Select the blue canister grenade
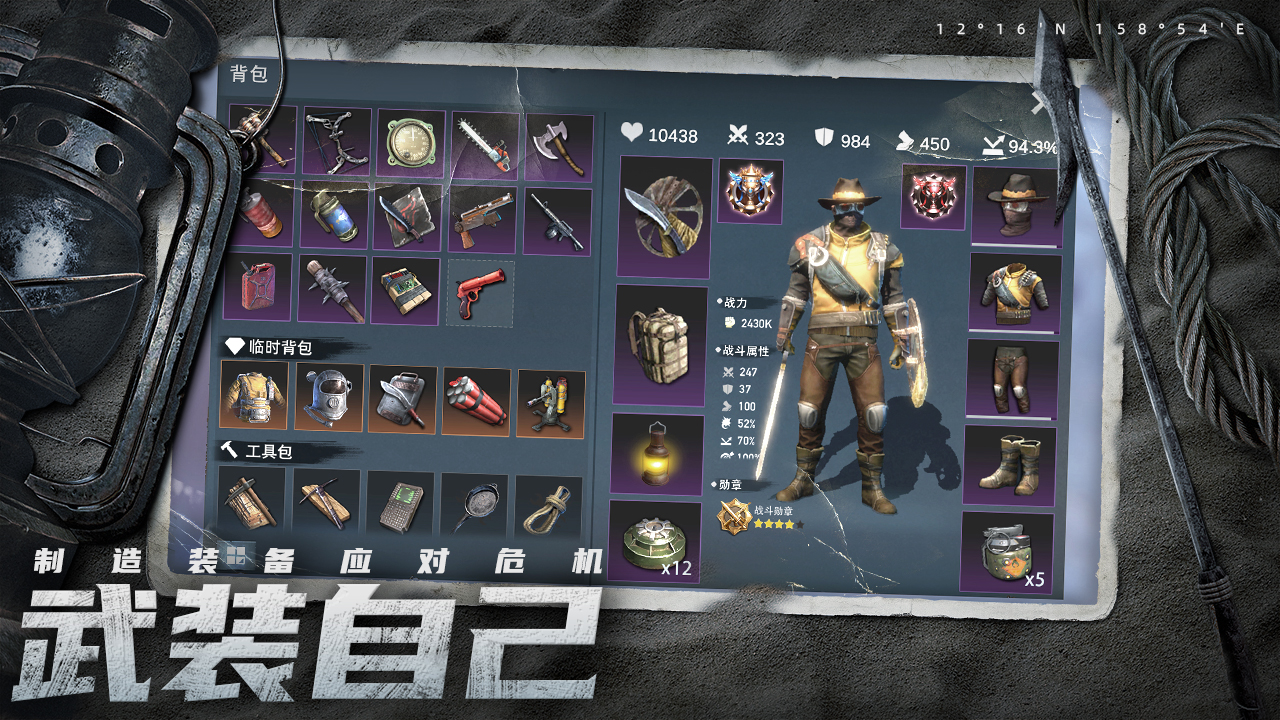This screenshot has height=720, width=1280. click(x=336, y=214)
